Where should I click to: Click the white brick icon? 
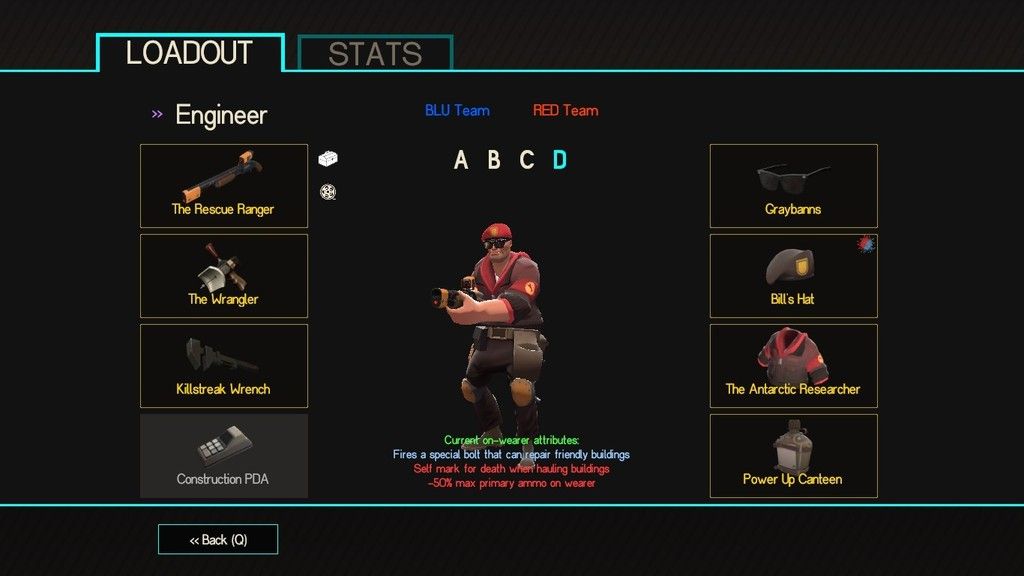pos(328,158)
